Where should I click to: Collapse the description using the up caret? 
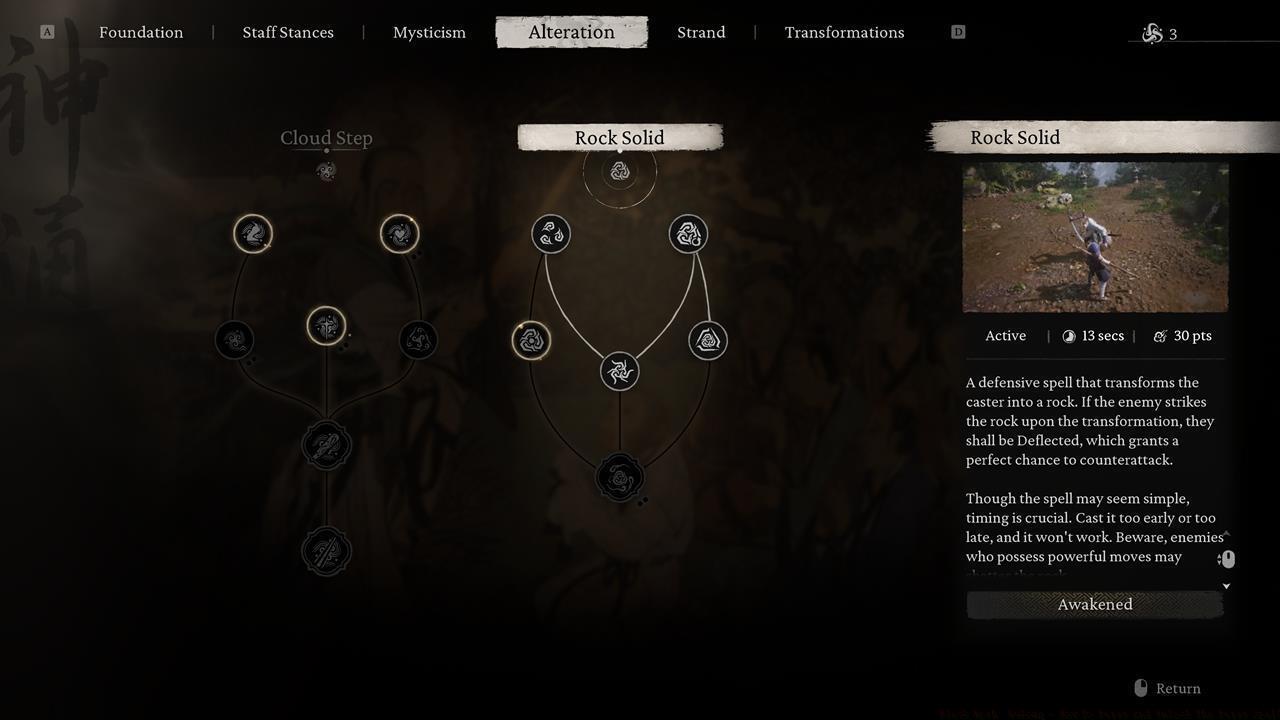pos(1226,533)
